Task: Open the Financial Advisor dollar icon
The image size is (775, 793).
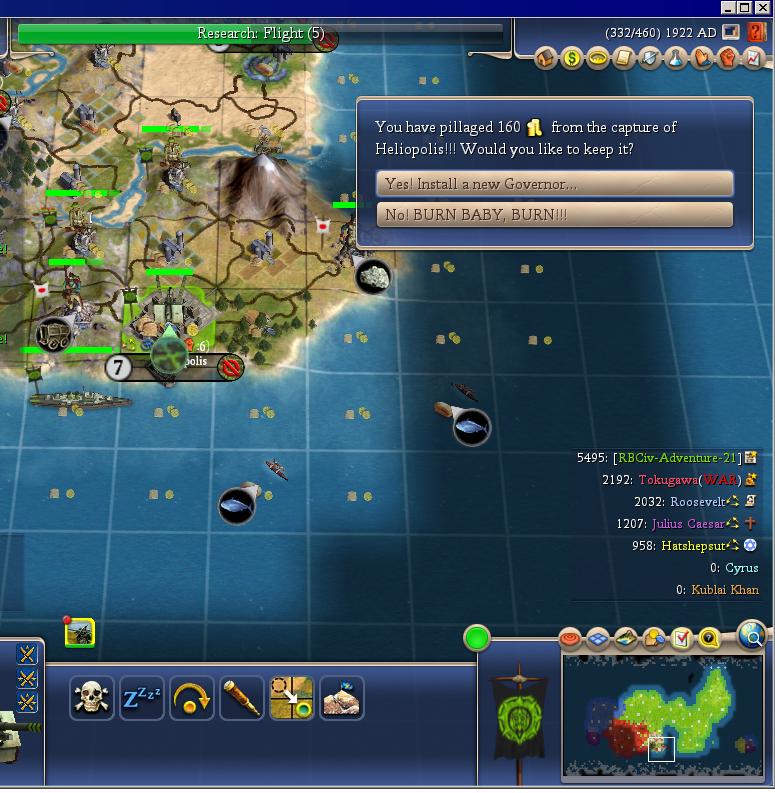Action: tap(571, 59)
